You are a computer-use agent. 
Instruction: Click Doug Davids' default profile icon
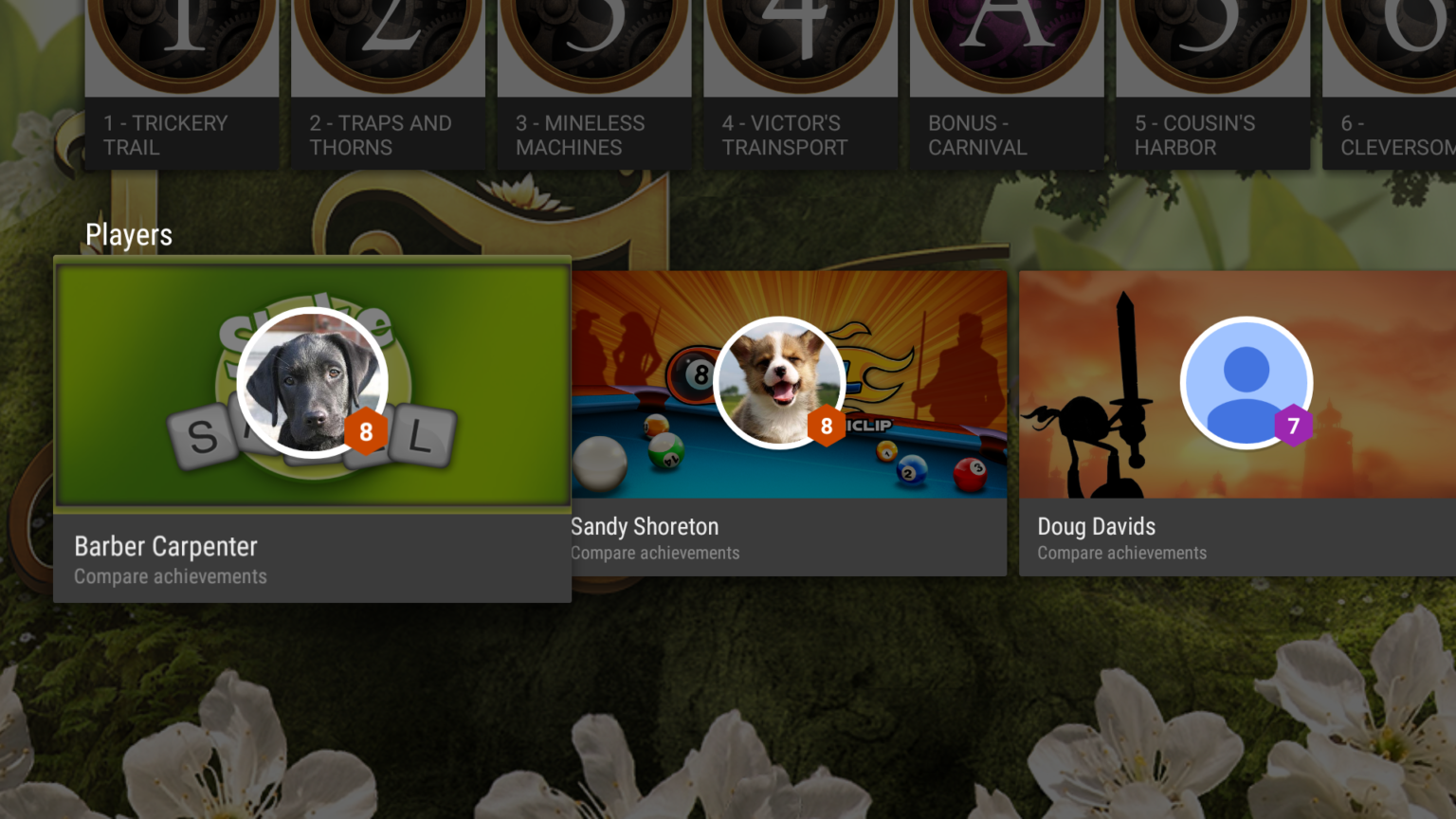[x=1247, y=382]
